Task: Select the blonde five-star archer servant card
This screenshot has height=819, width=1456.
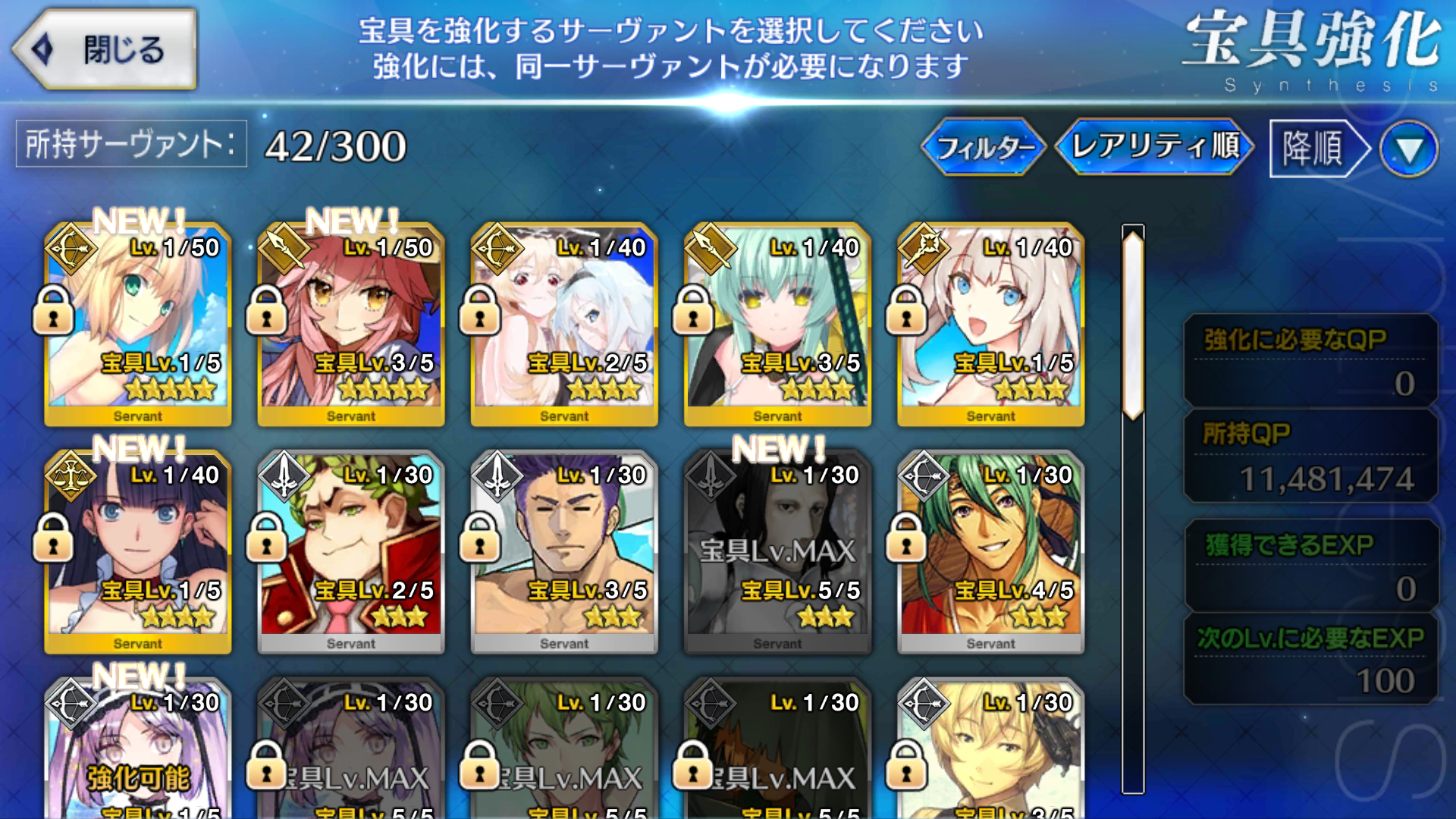Action: 138,325
